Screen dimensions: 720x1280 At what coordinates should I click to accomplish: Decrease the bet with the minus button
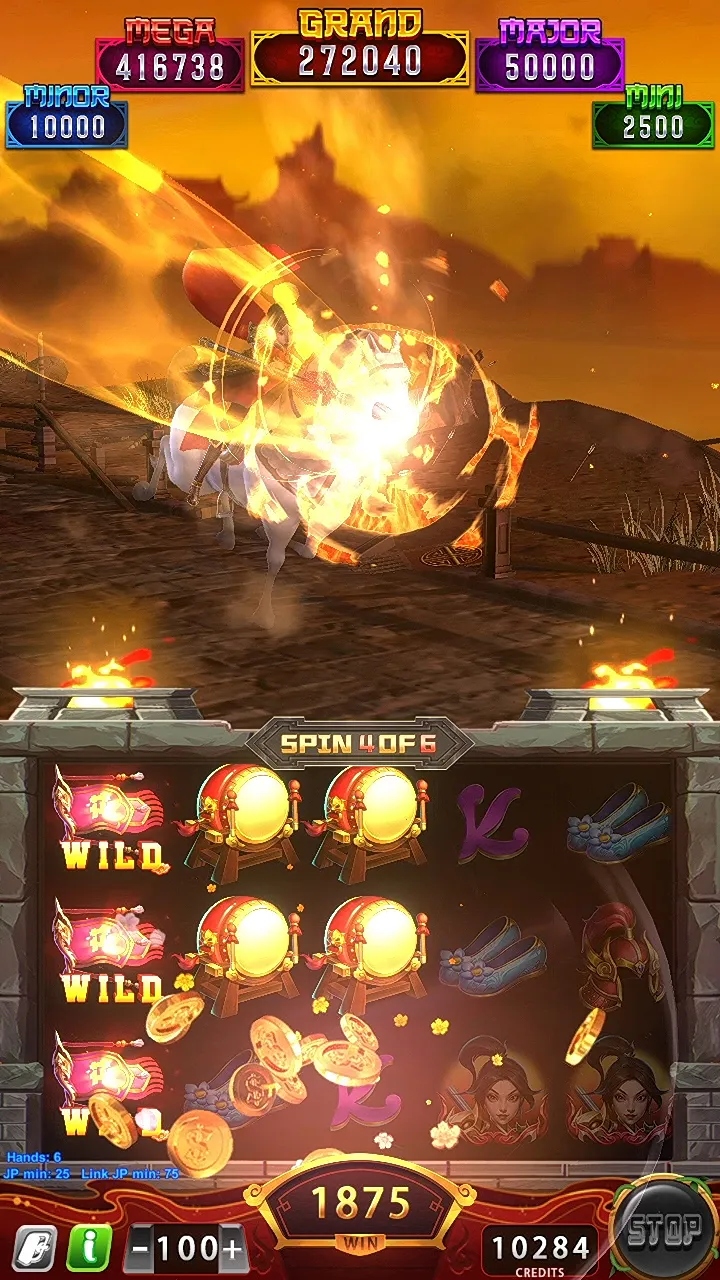point(142,1249)
